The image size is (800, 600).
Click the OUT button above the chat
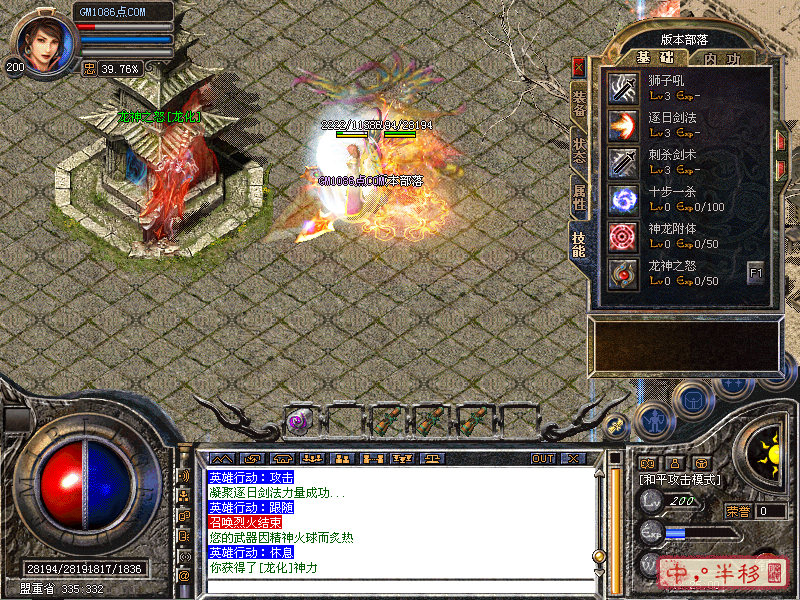(543, 458)
